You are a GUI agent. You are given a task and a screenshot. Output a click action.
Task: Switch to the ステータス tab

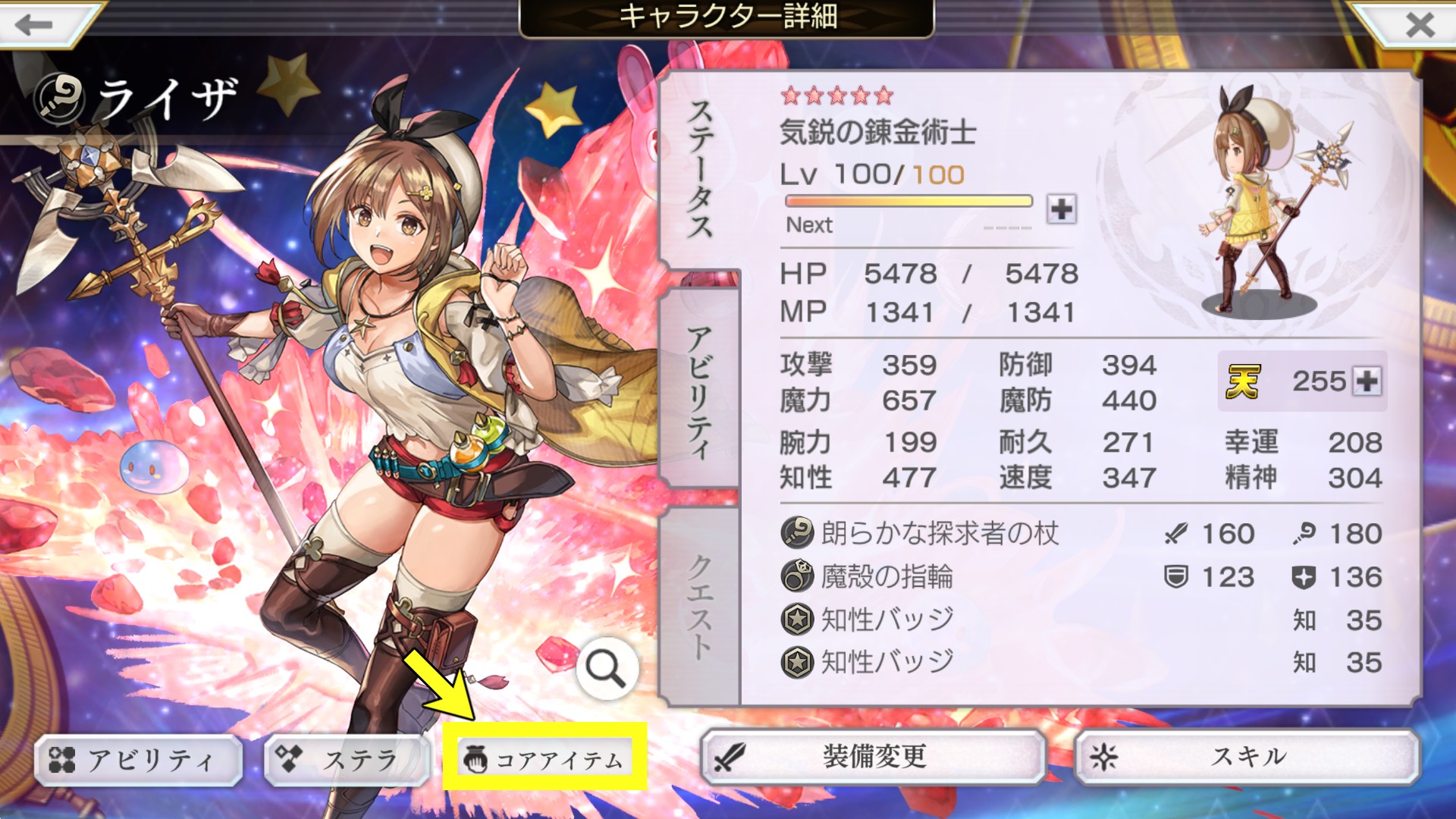pos(699,171)
